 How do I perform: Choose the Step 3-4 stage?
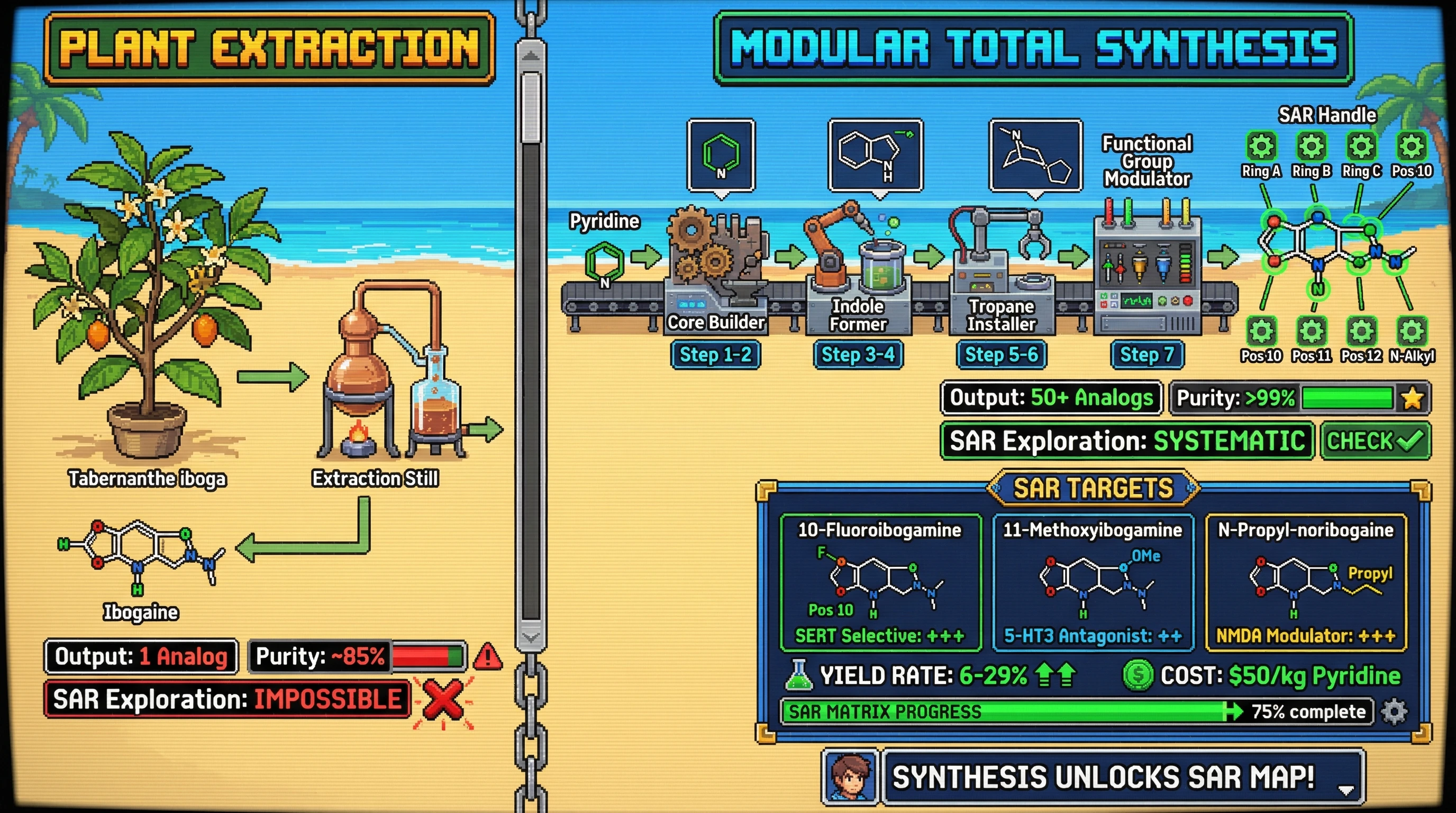click(858, 355)
